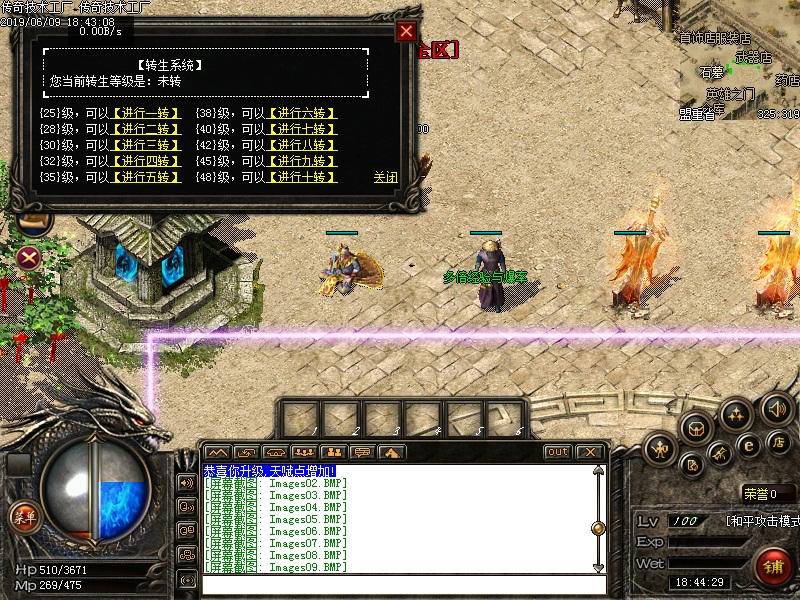The height and width of the screenshot is (600, 800).
Task: Select the 进行五转 rebirth option
Action: [146, 177]
